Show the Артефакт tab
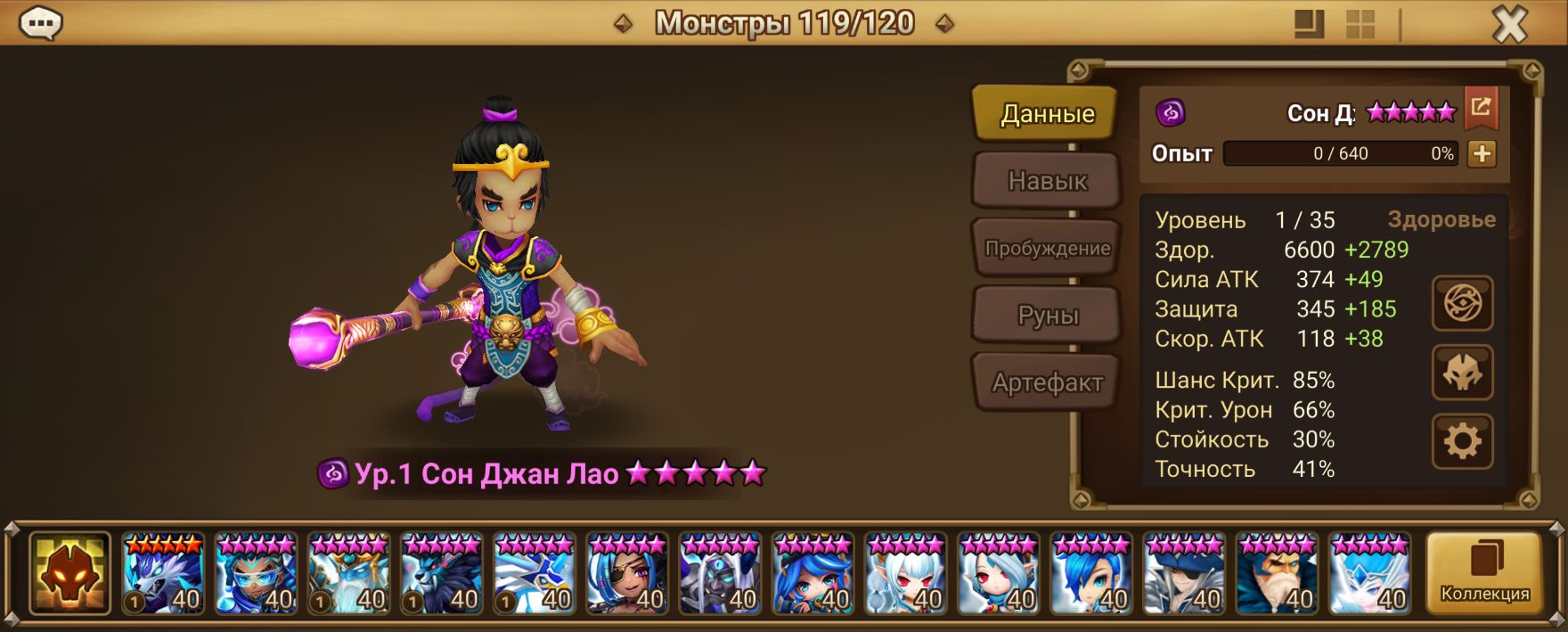 click(1047, 382)
